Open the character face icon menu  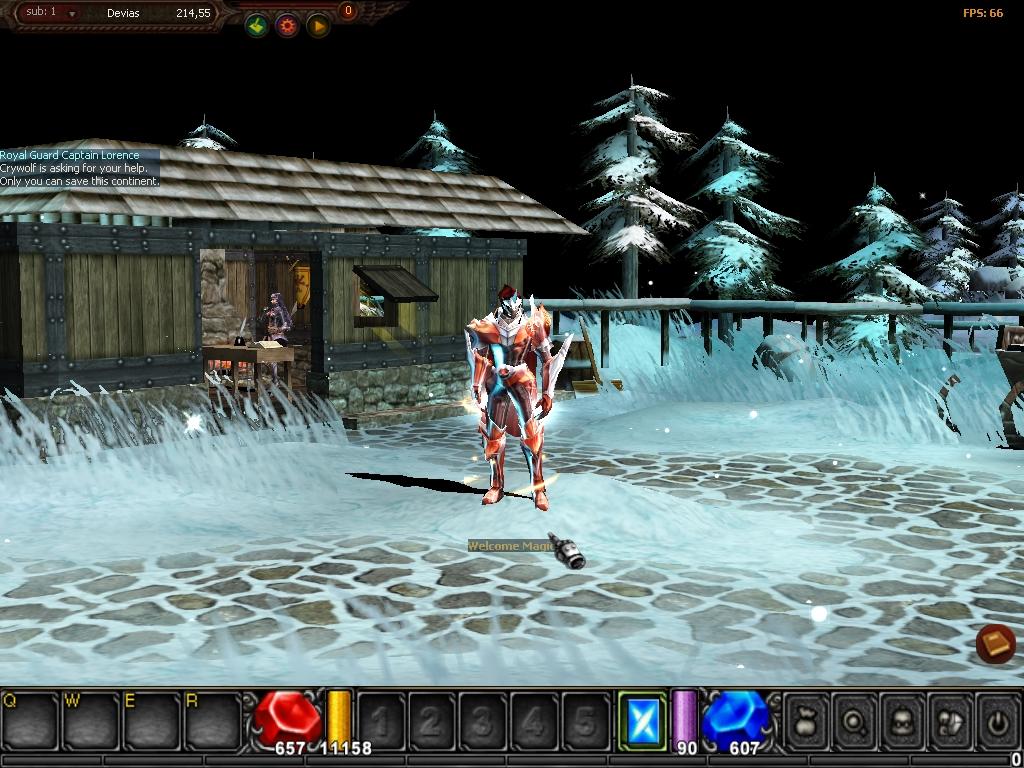point(903,720)
